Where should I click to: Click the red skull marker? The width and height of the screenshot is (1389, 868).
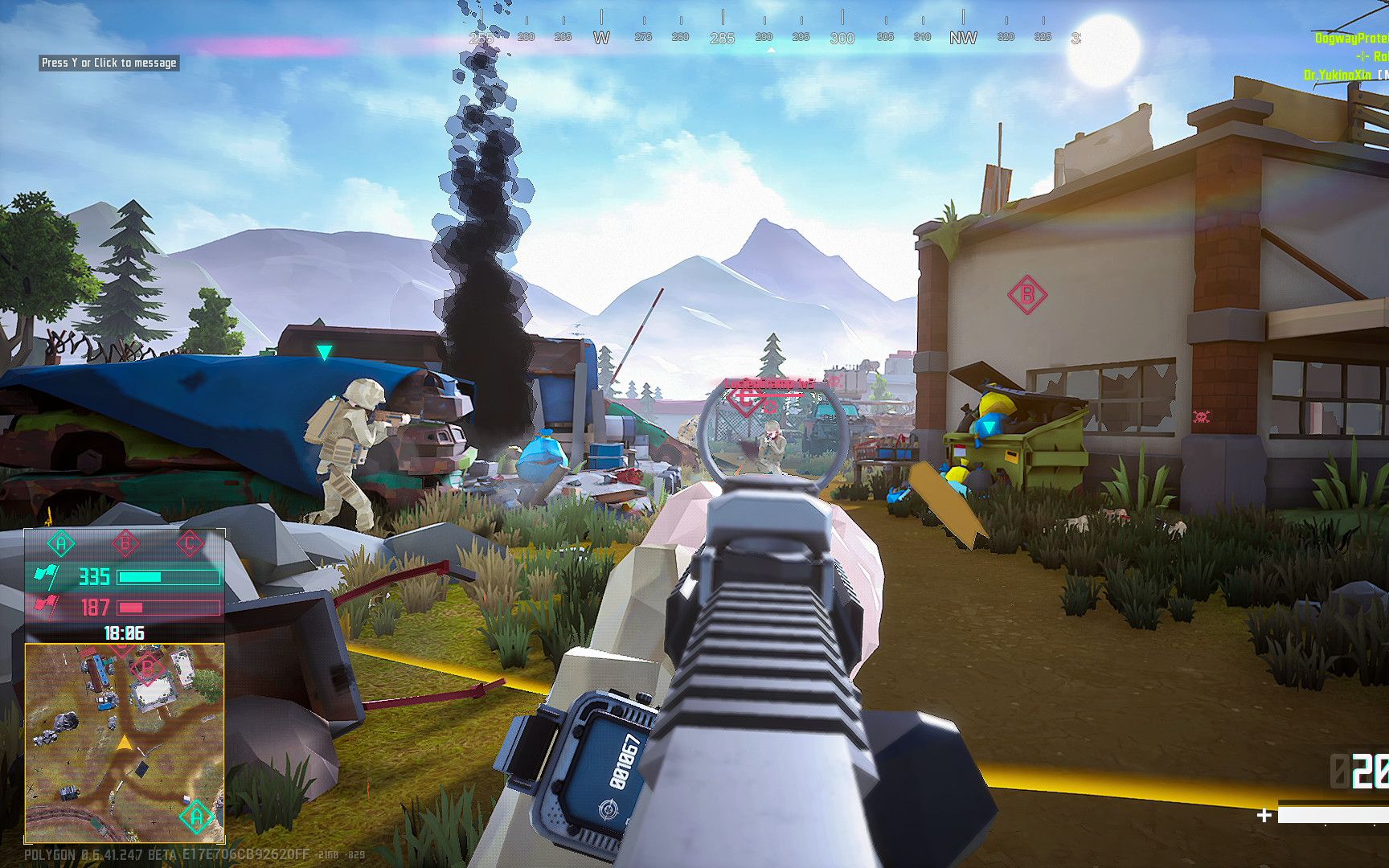point(1202,416)
